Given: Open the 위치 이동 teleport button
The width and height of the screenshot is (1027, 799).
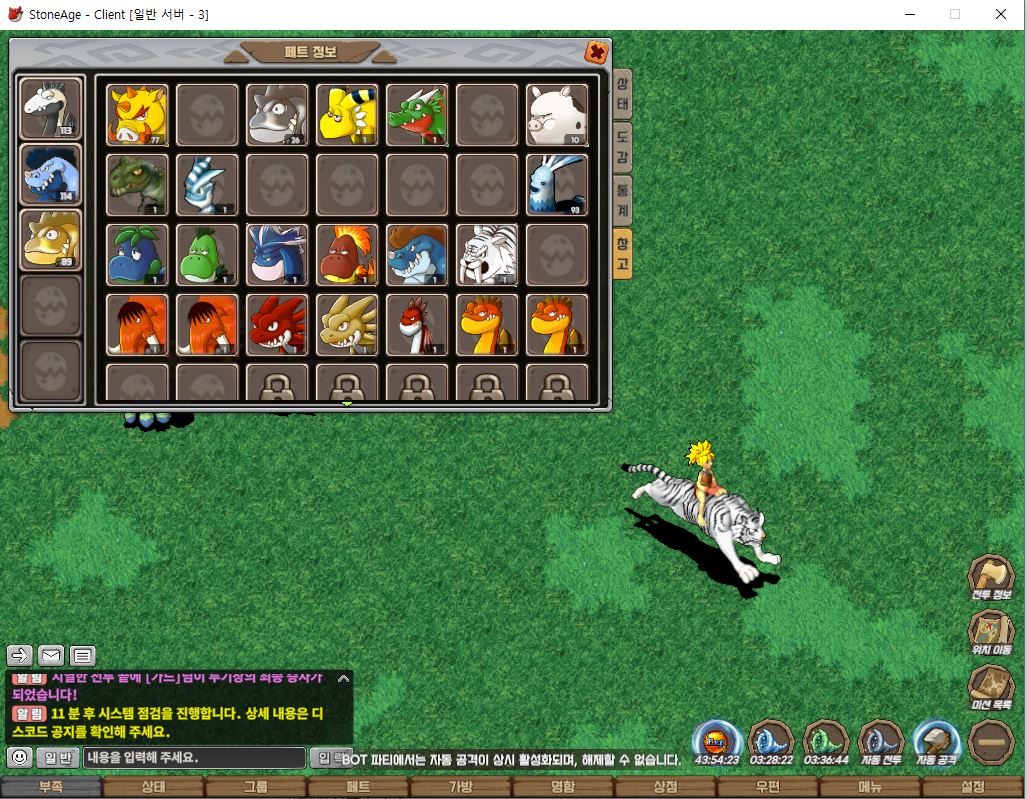Looking at the screenshot, I should pyautogui.click(x=990, y=634).
